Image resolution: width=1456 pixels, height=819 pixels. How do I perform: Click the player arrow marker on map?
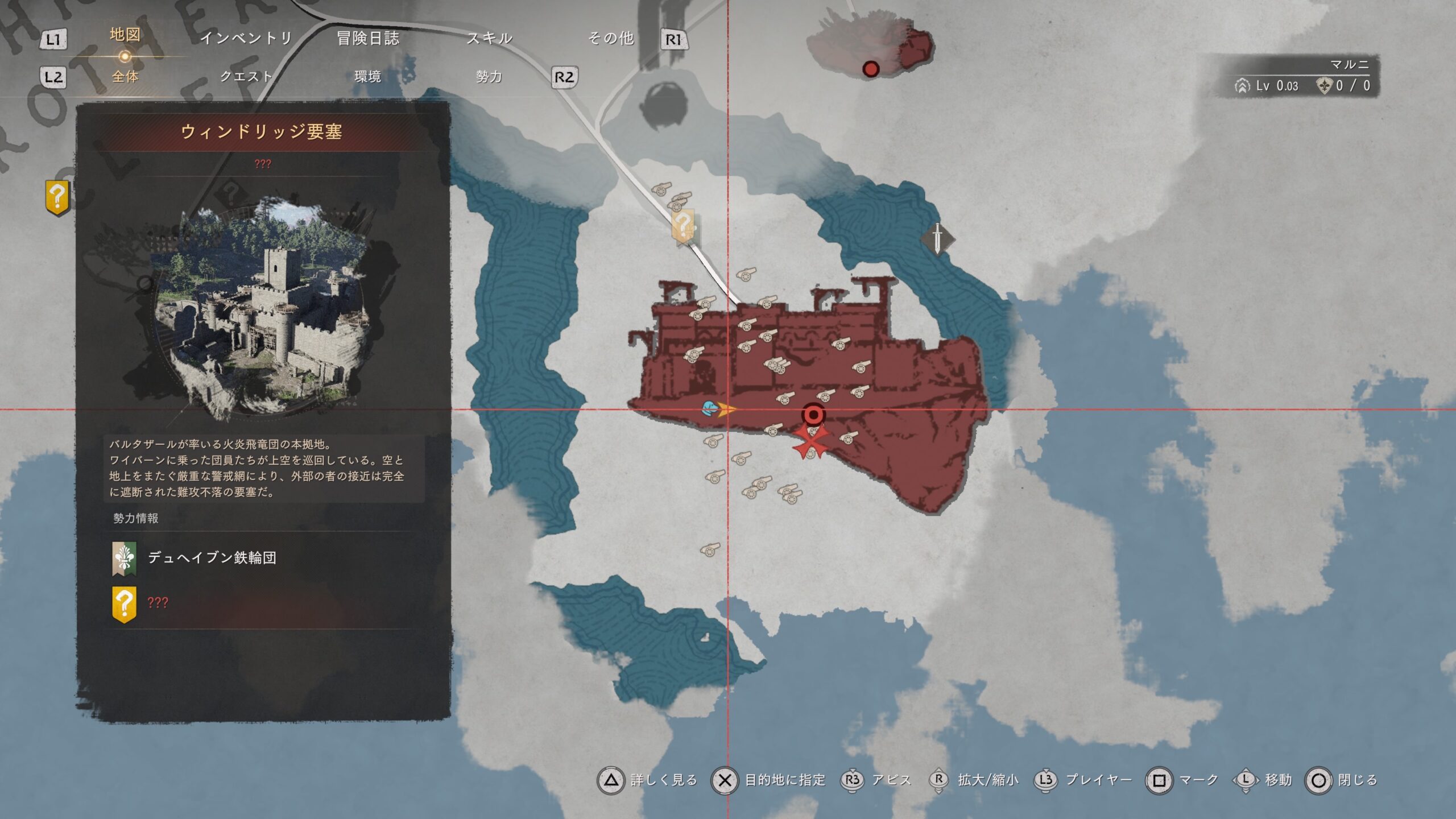click(723, 408)
